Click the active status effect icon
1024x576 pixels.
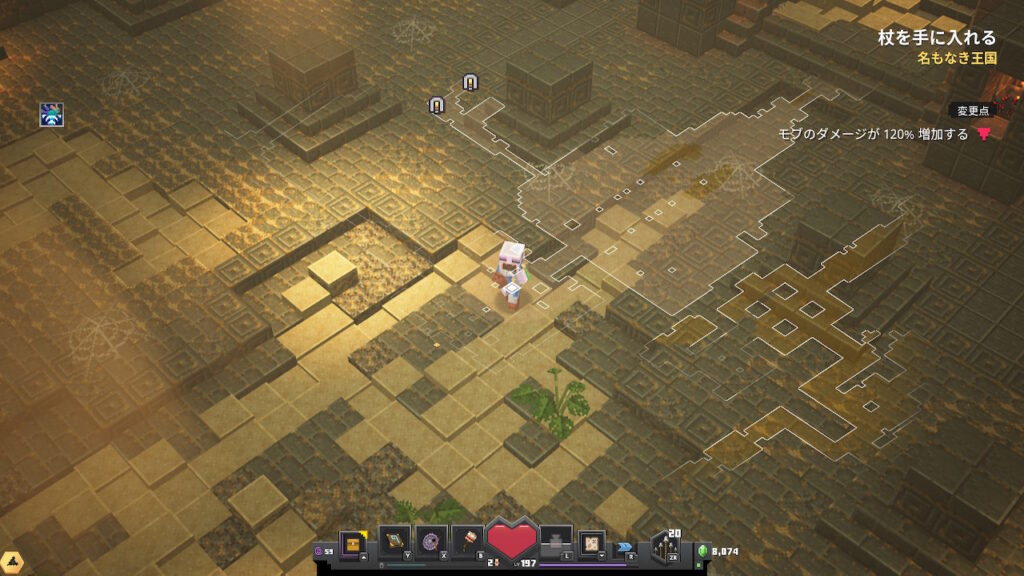52,114
